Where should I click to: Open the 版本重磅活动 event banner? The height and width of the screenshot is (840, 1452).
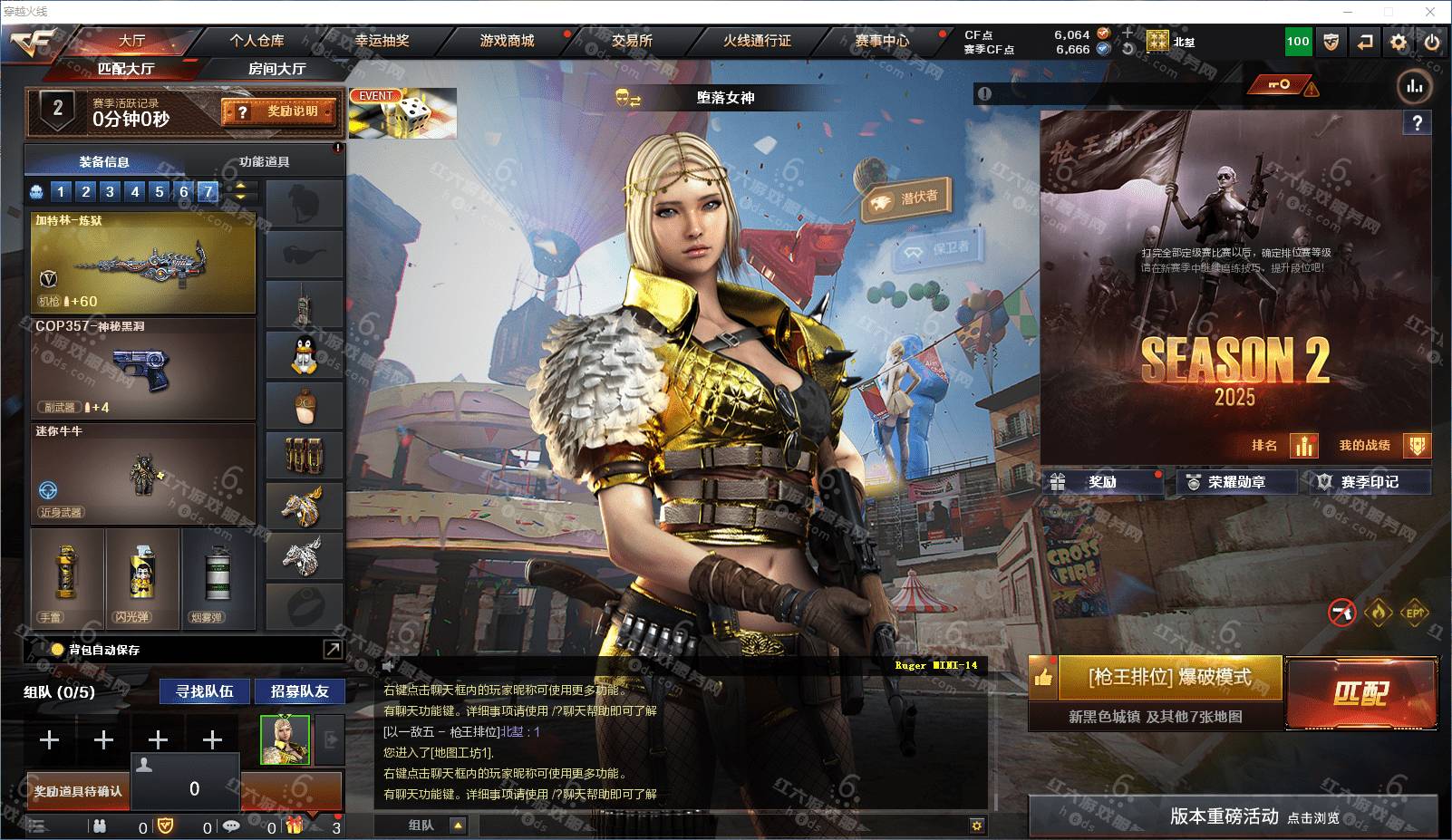click(1233, 816)
